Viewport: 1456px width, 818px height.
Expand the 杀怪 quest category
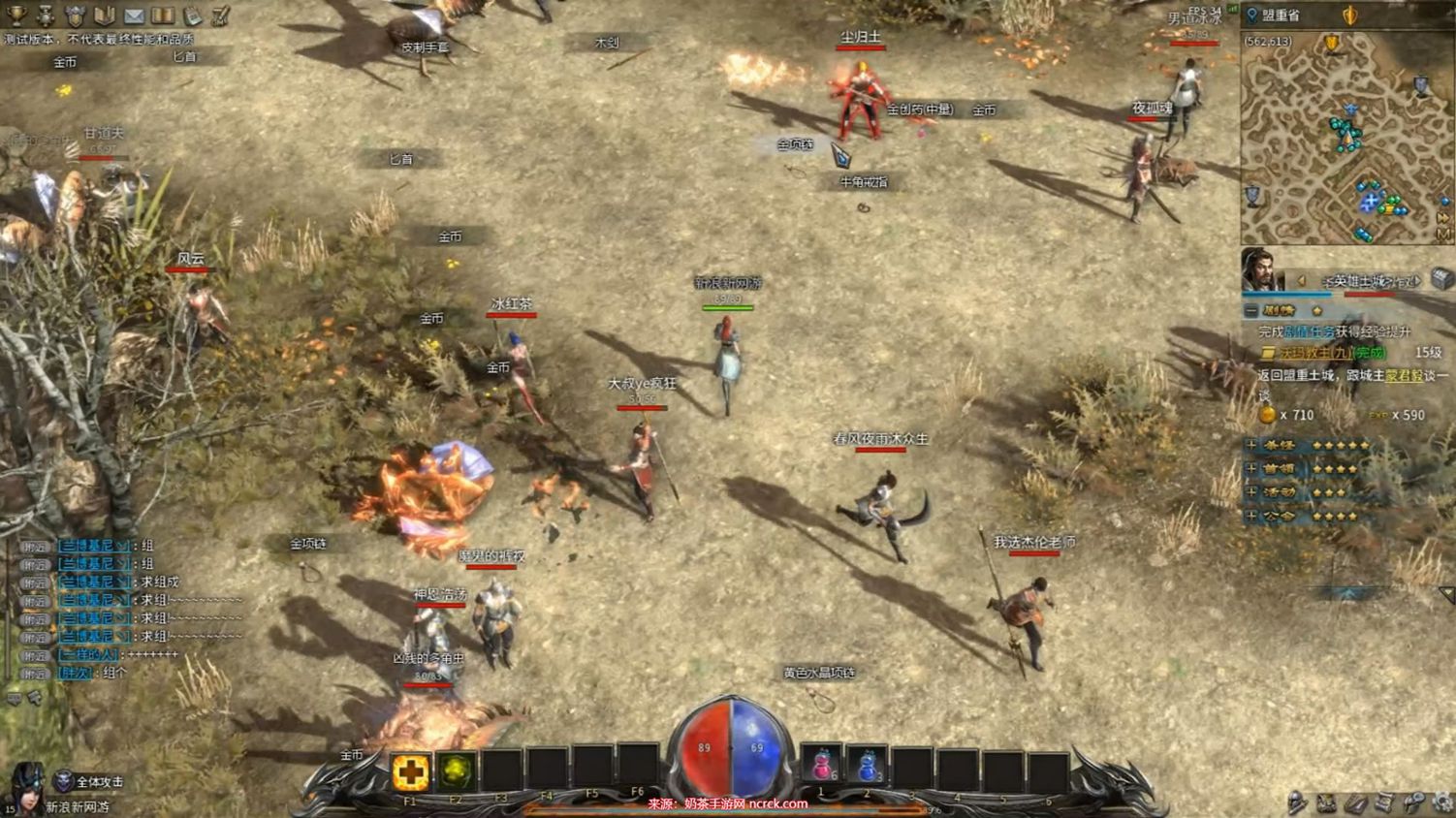point(1251,445)
